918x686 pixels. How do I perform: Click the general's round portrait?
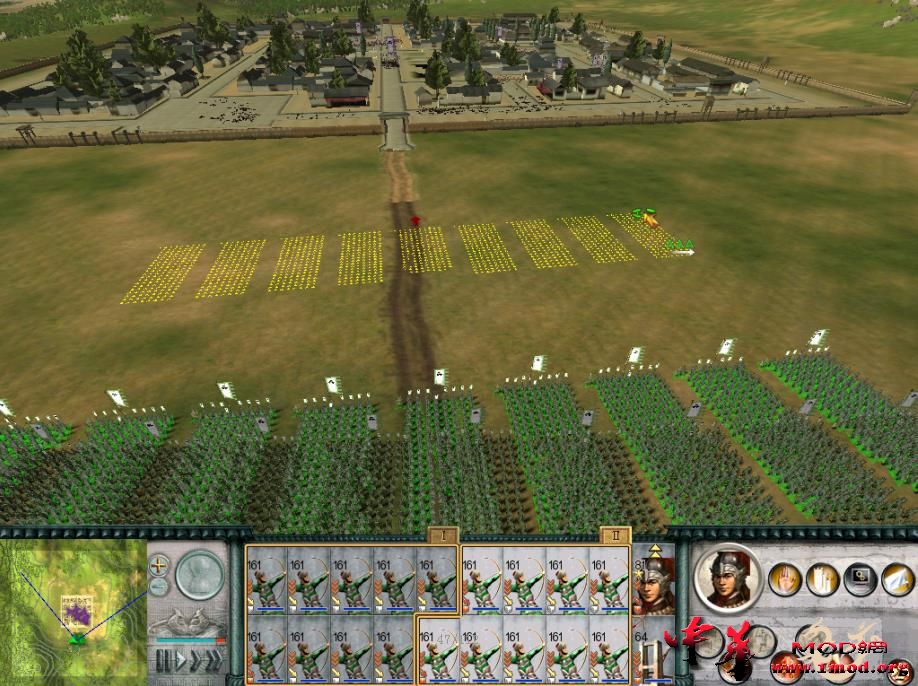pyautogui.click(x=727, y=579)
